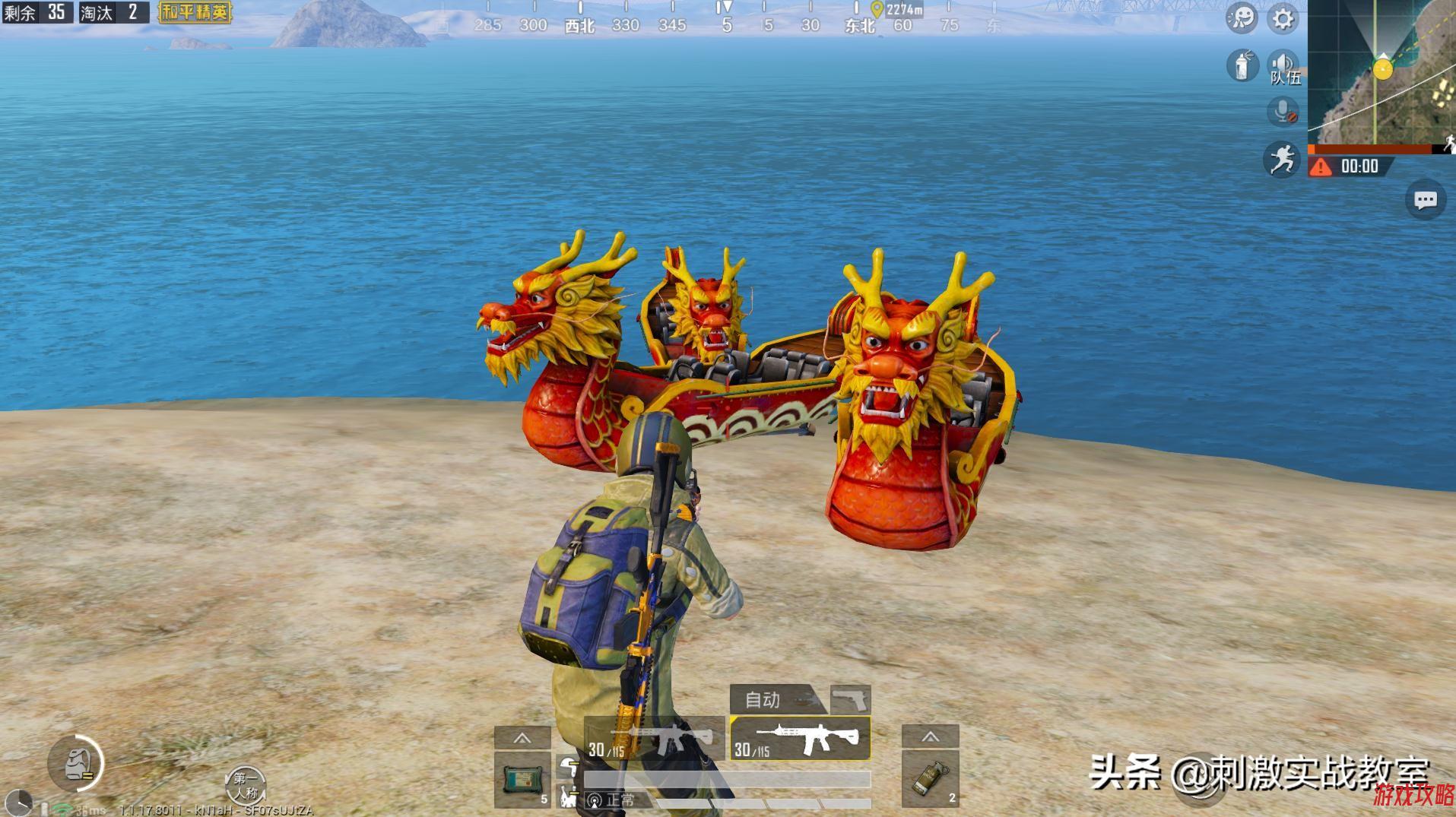1456x817 pixels.
Task: Open the backpack inventory
Action: (76, 763)
